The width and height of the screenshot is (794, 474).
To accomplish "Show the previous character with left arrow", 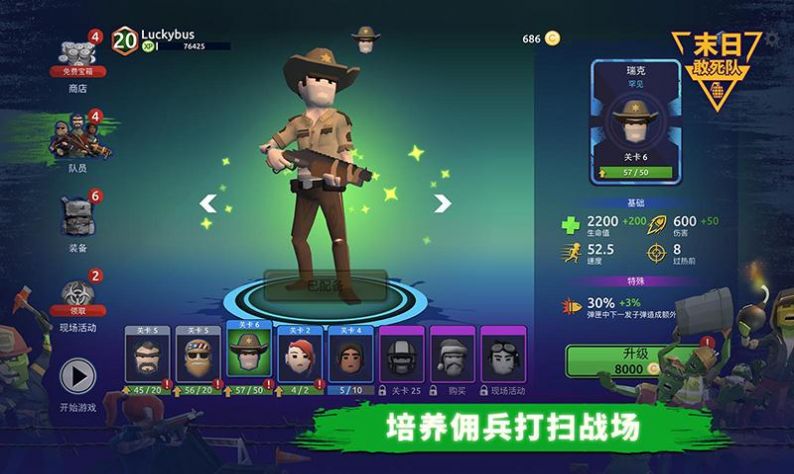I will click(208, 203).
